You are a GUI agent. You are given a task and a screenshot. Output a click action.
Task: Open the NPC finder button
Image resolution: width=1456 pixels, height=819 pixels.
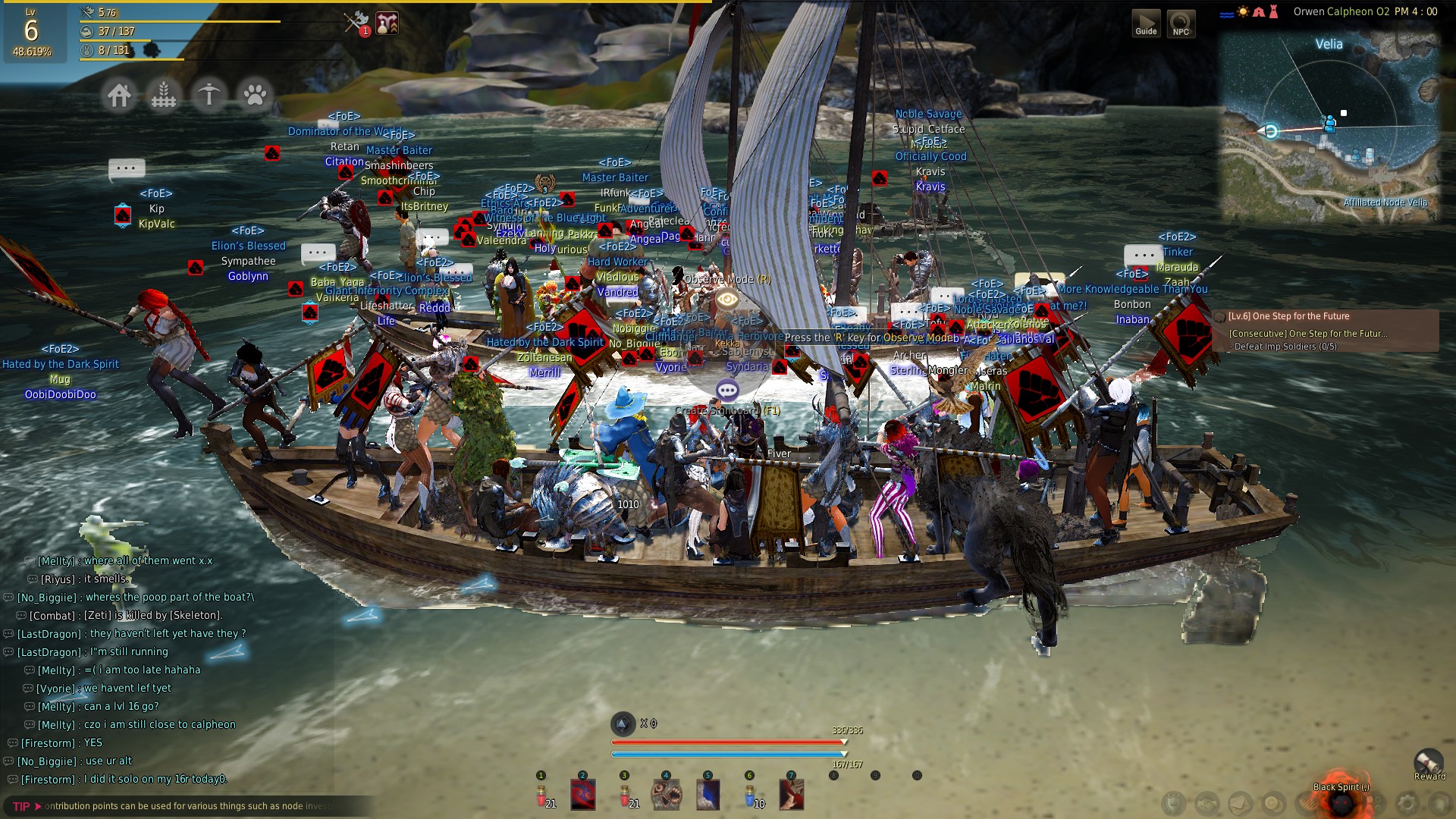pyautogui.click(x=1181, y=23)
